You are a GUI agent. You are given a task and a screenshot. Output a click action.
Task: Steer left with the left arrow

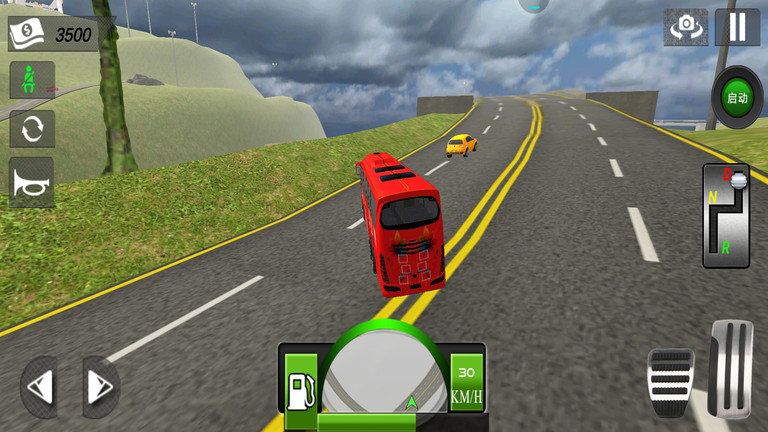coord(40,386)
